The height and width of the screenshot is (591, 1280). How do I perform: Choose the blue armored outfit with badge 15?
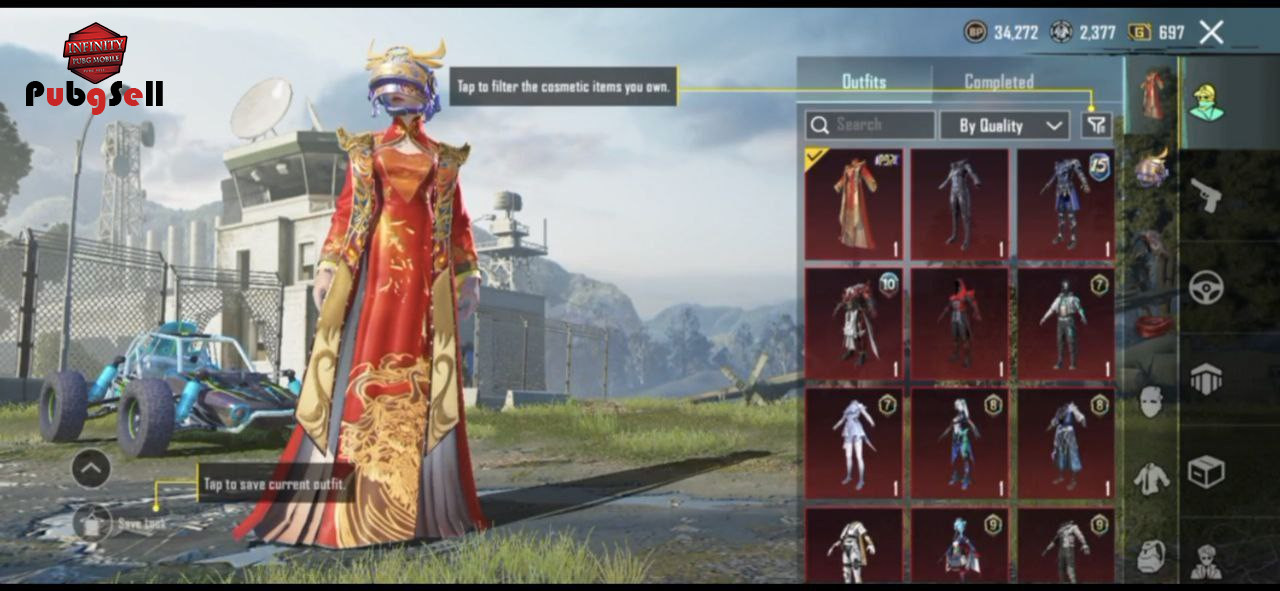[x=1066, y=205]
